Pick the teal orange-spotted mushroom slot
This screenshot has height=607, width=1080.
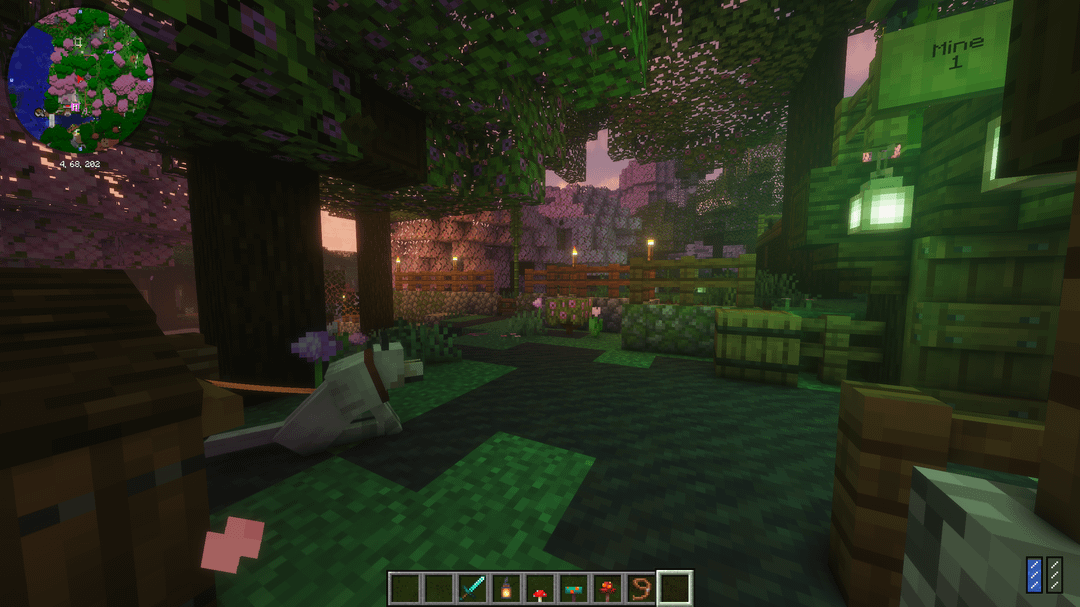[574, 588]
